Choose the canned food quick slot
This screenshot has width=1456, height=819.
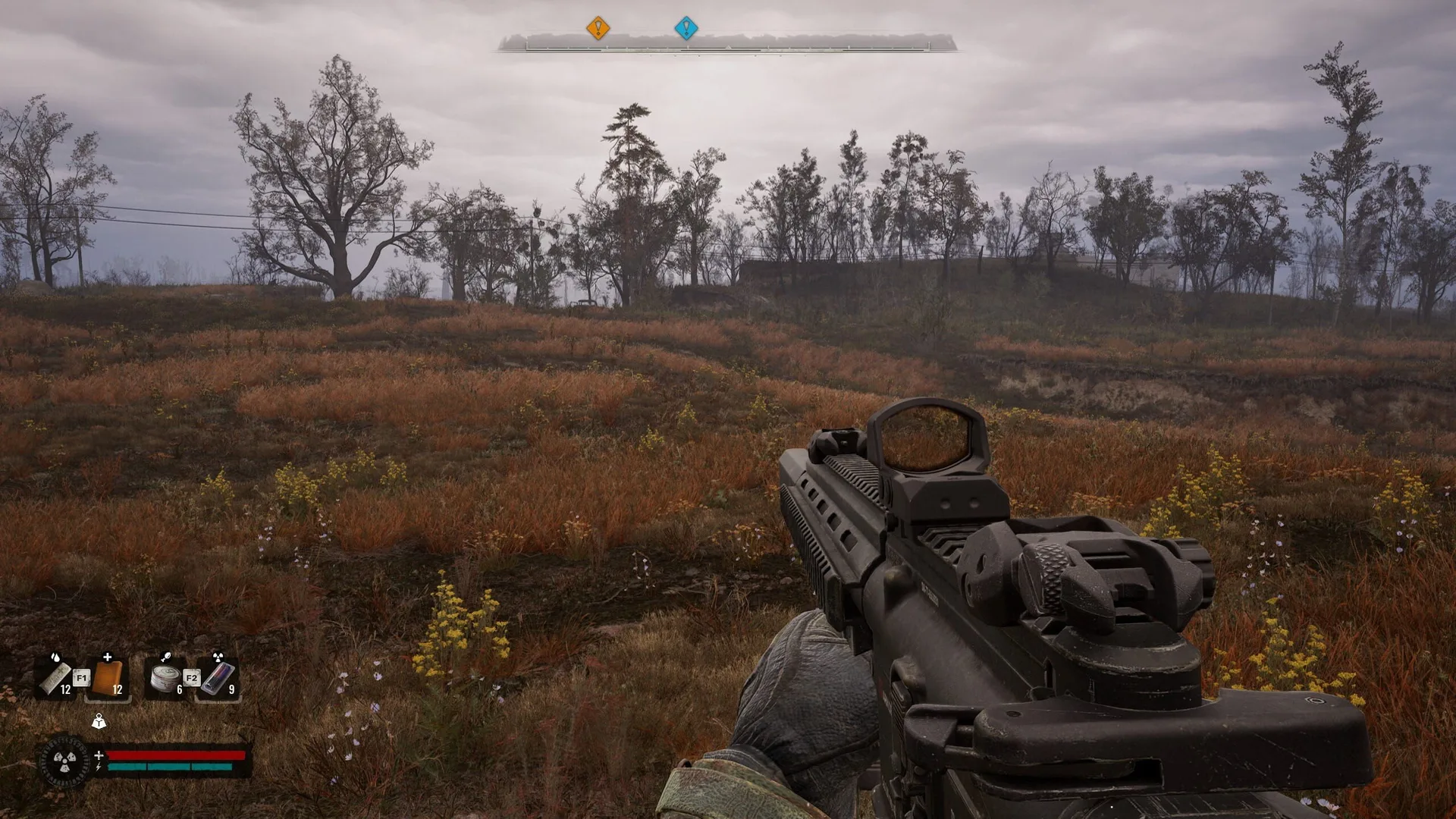(x=165, y=677)
